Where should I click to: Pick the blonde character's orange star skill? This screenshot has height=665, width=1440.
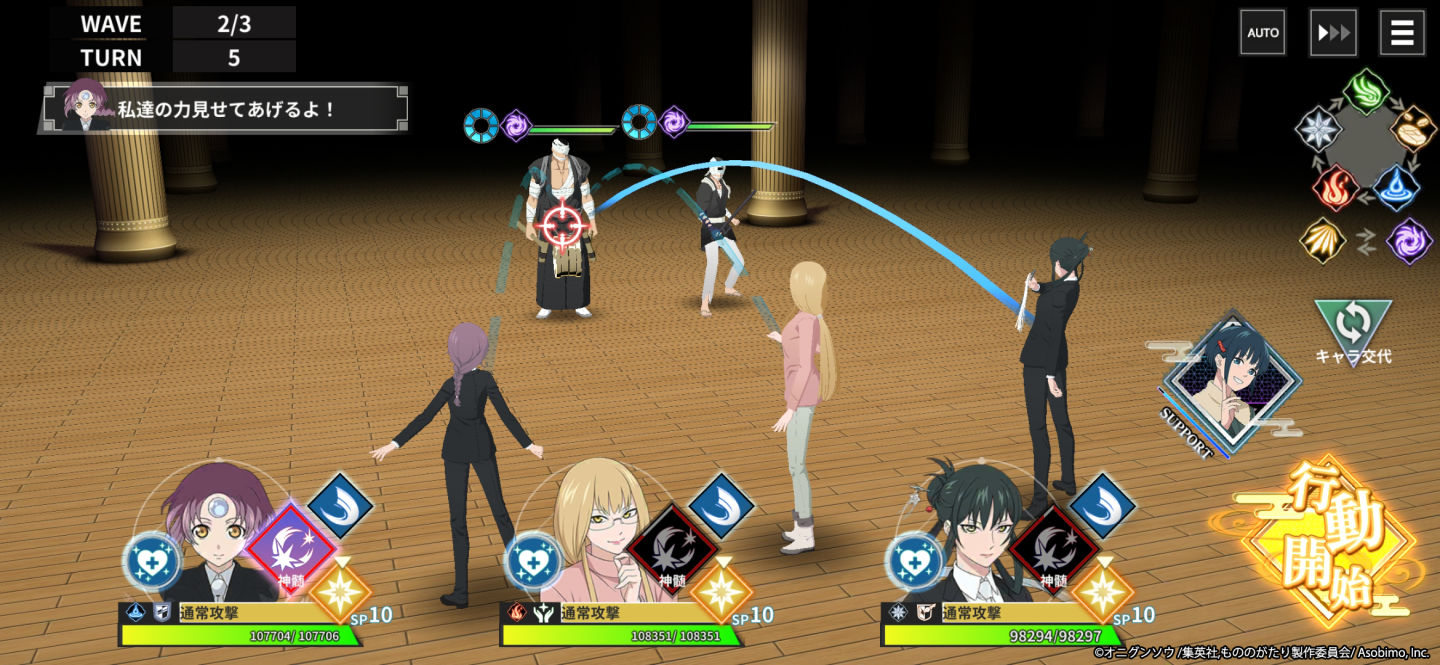721,591
